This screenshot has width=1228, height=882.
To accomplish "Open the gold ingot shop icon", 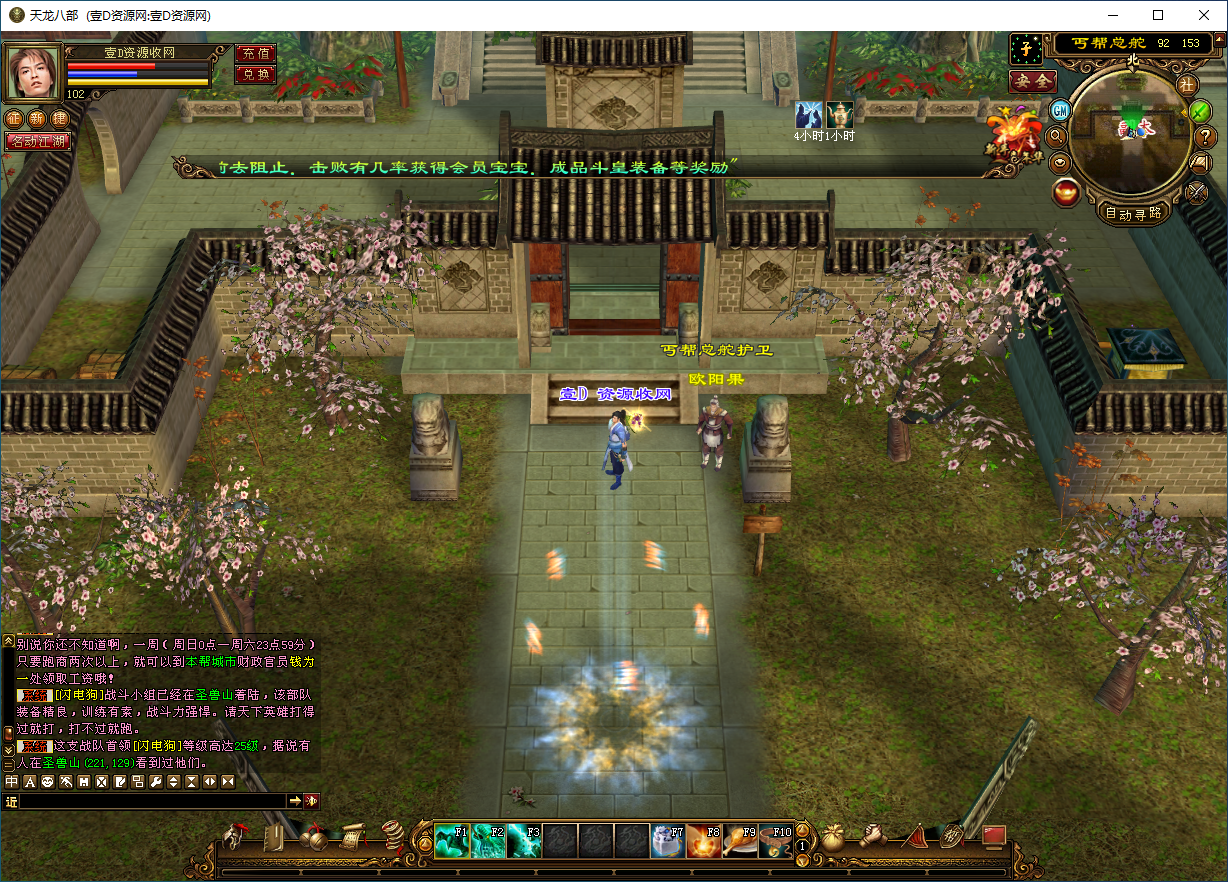I will point(1066,193).
